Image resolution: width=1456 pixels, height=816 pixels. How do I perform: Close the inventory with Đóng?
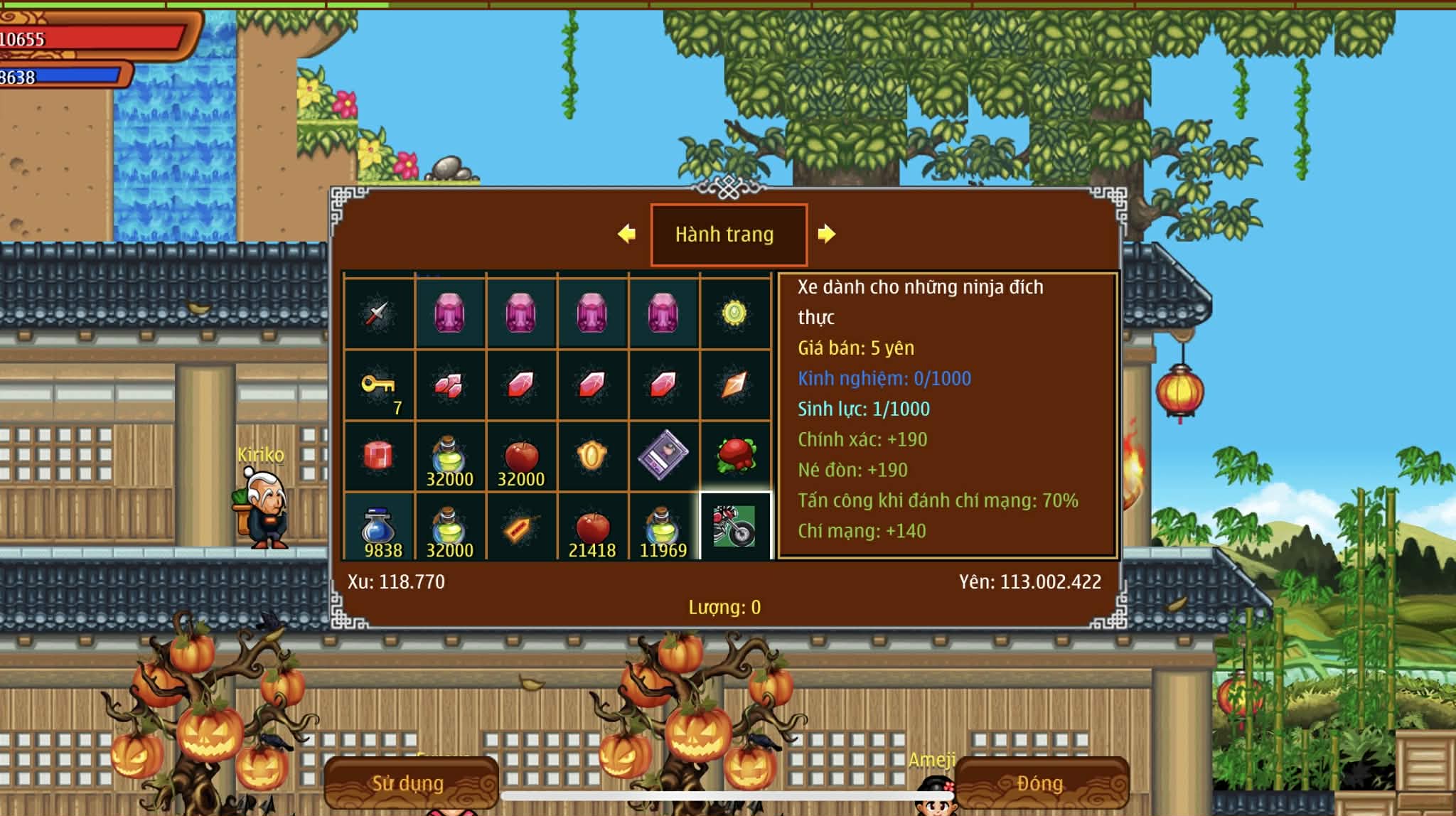coord(1039,783)
